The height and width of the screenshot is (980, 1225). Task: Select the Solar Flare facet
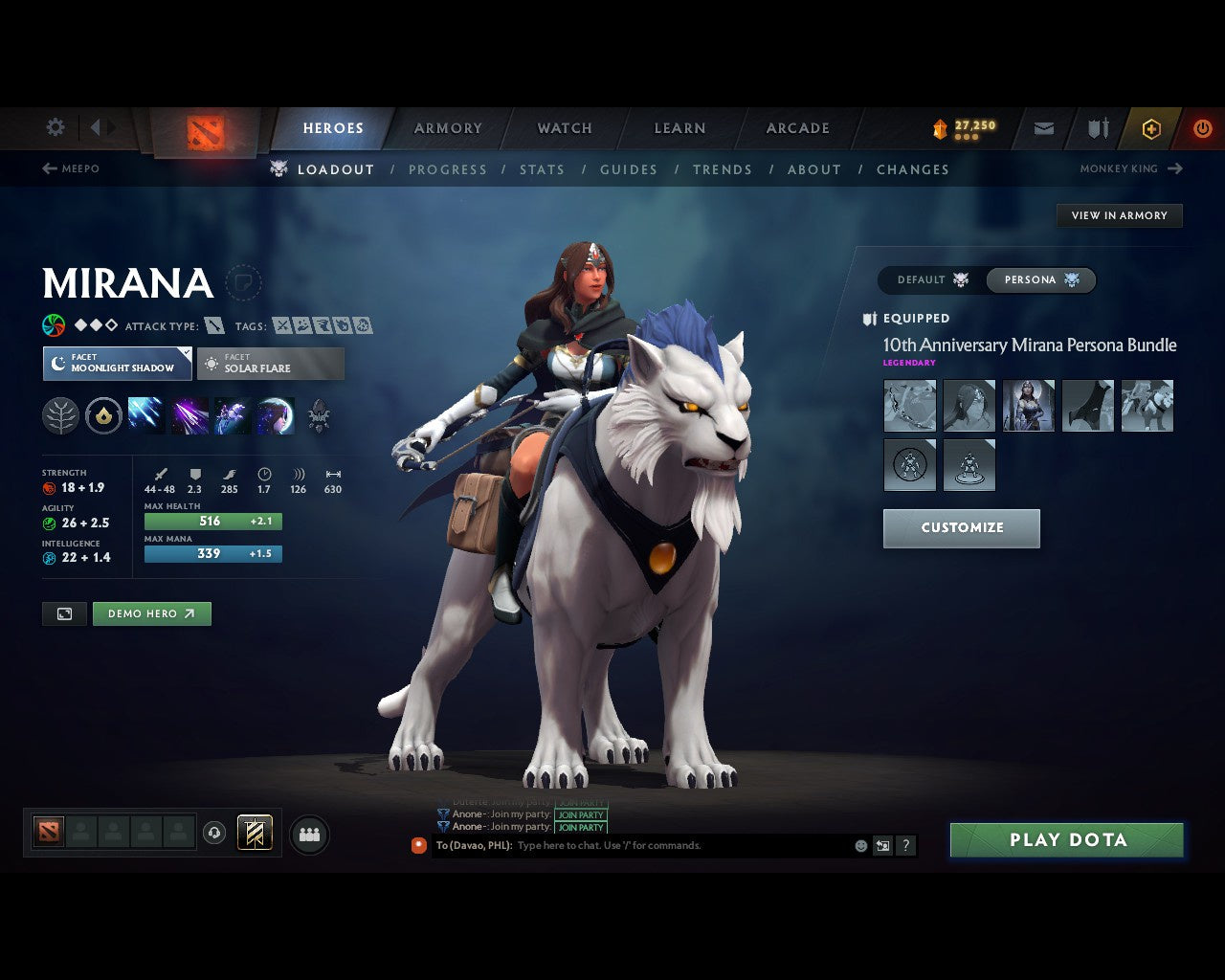click(271, 364)
